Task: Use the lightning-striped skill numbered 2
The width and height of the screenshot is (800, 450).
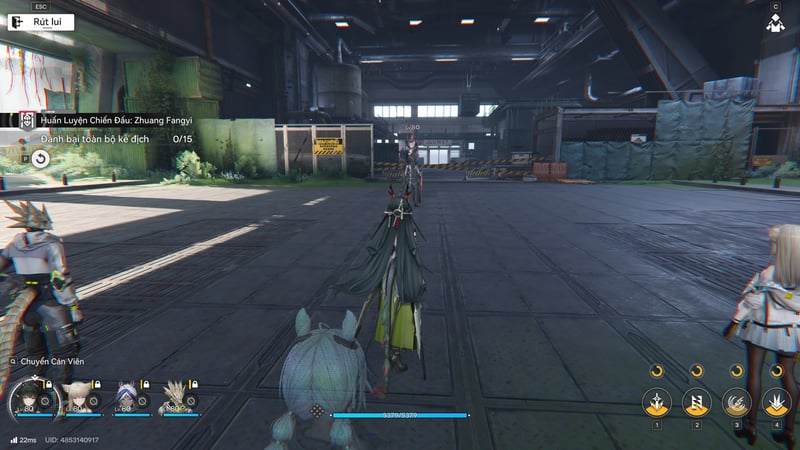Action: pyautogui.click(x=697, y=403)
